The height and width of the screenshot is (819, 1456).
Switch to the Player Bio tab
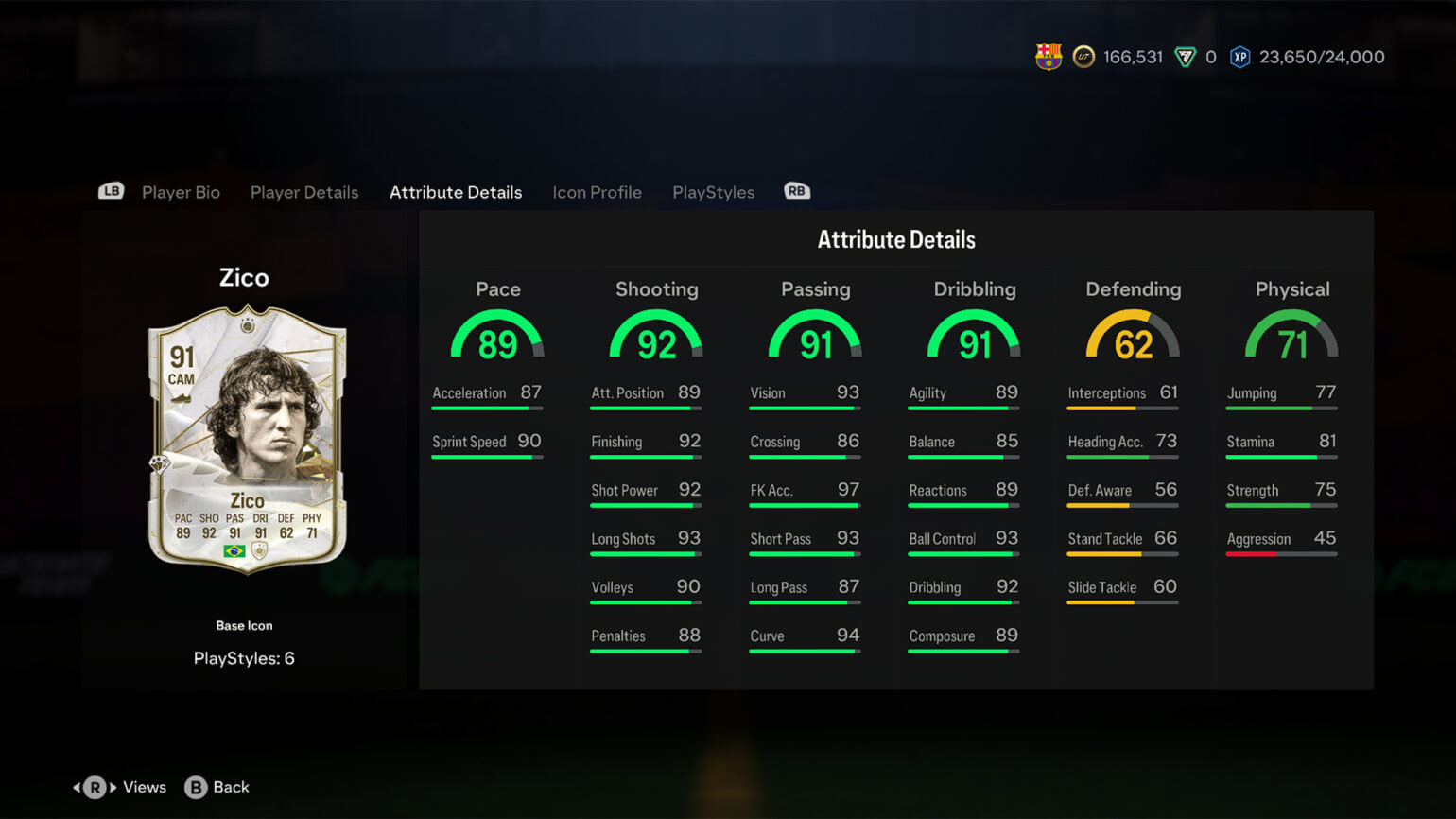click(x=181, y=192)
